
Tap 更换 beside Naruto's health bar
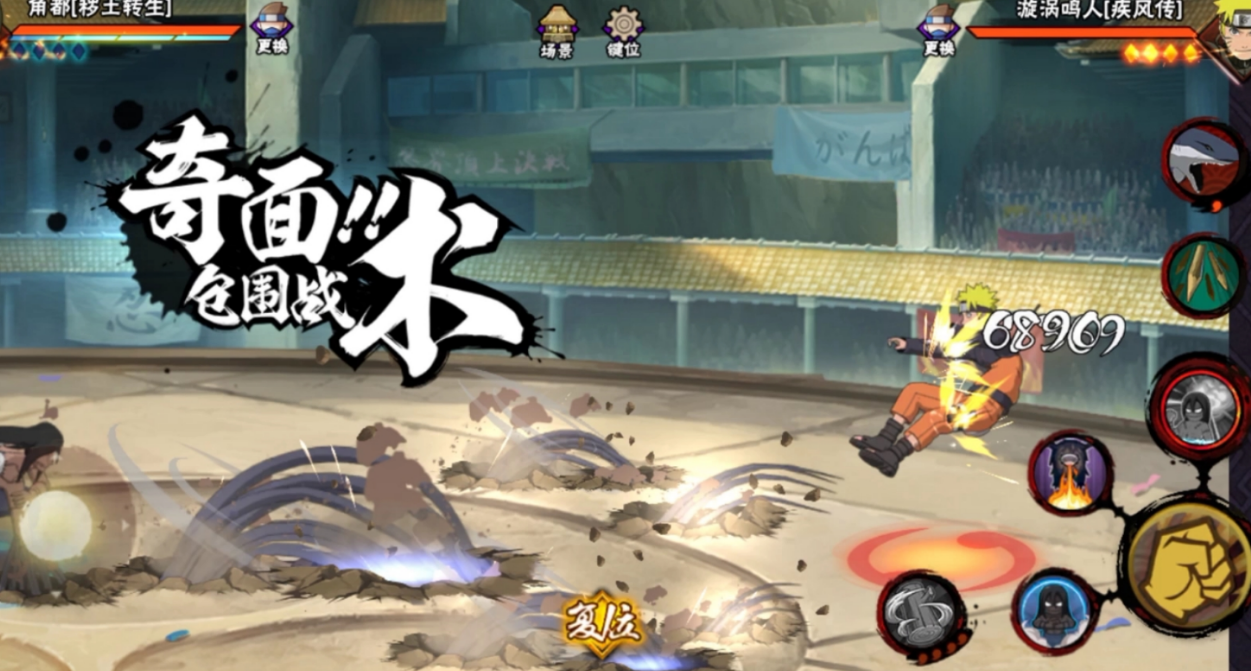pyautogui.click(x=939, y=27)
